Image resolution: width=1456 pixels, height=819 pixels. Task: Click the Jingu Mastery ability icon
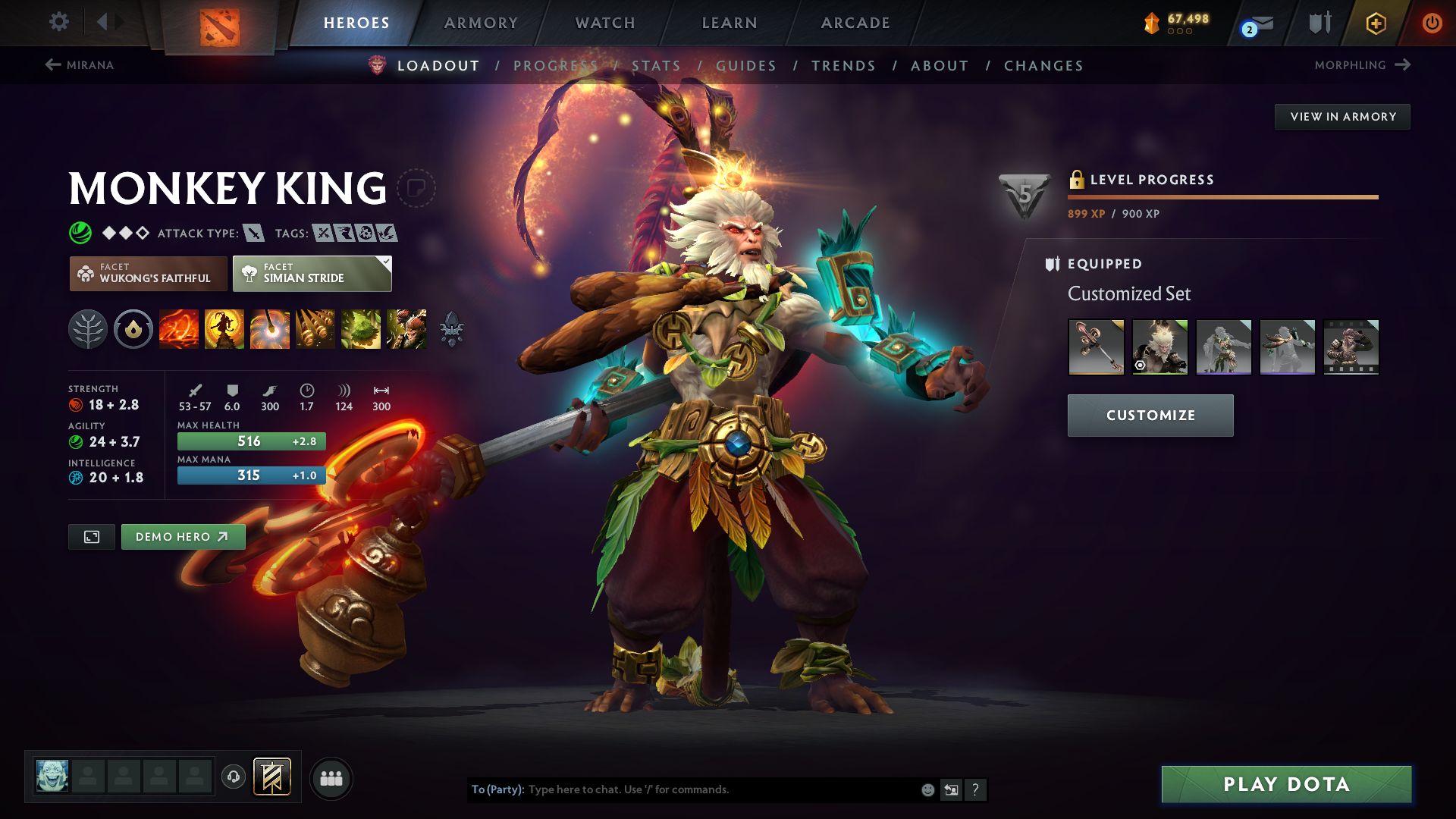315,328
